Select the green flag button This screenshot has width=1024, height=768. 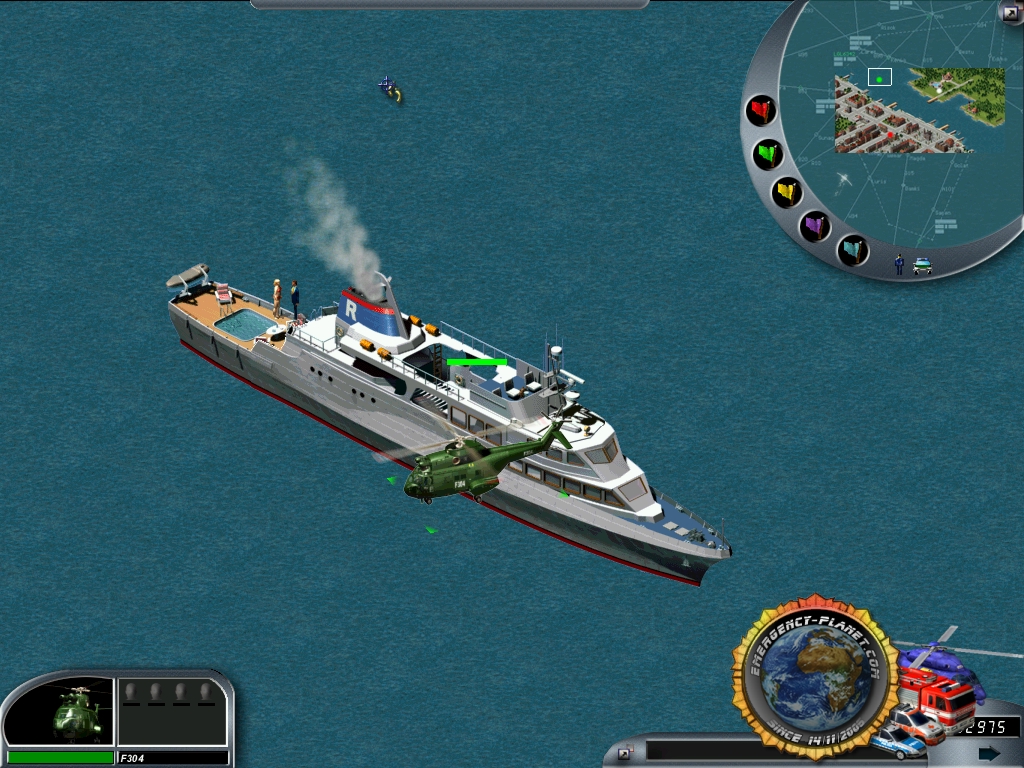click(x=768, y=154)
